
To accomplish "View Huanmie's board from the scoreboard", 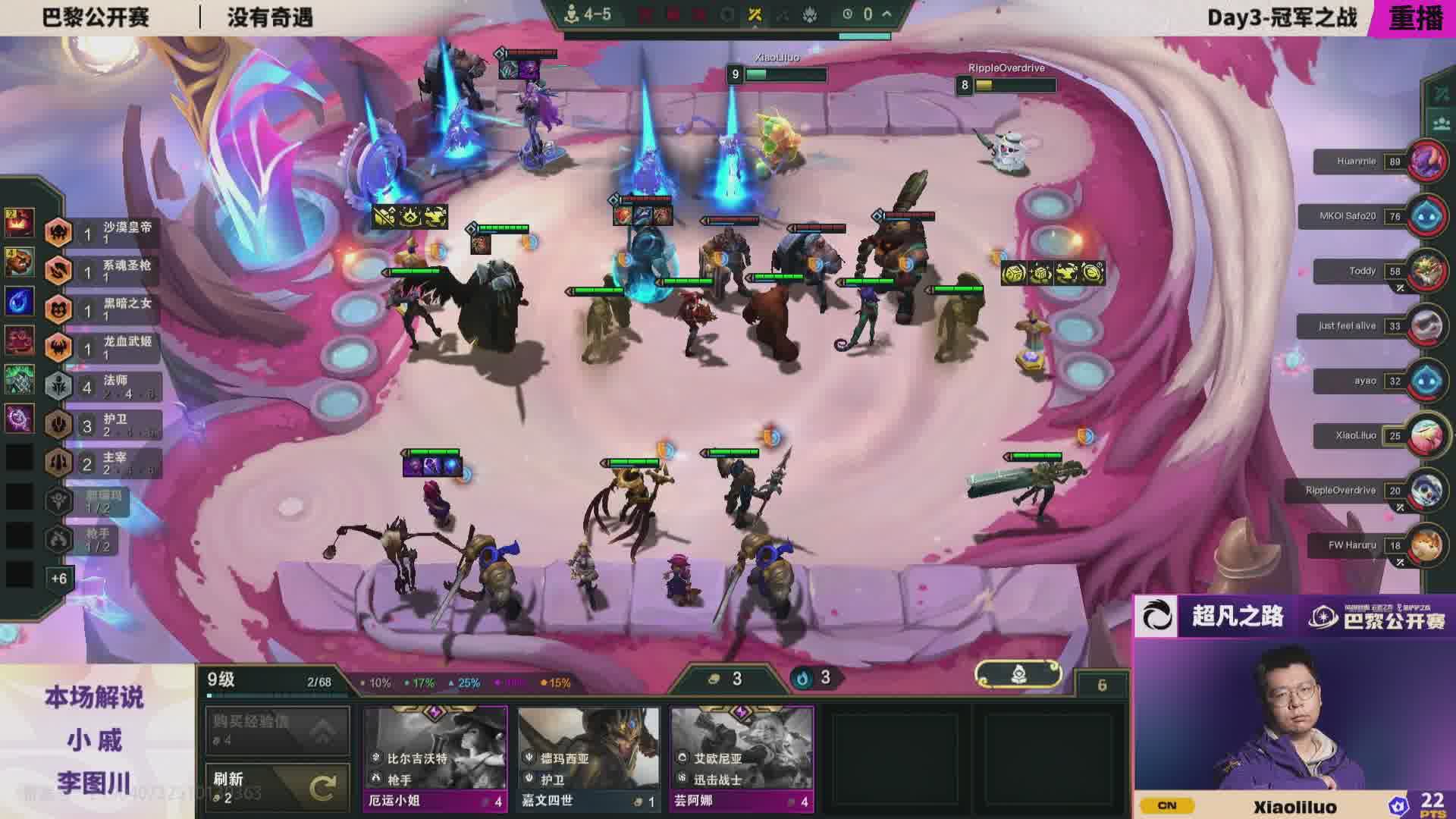I will click(1427, 162).
